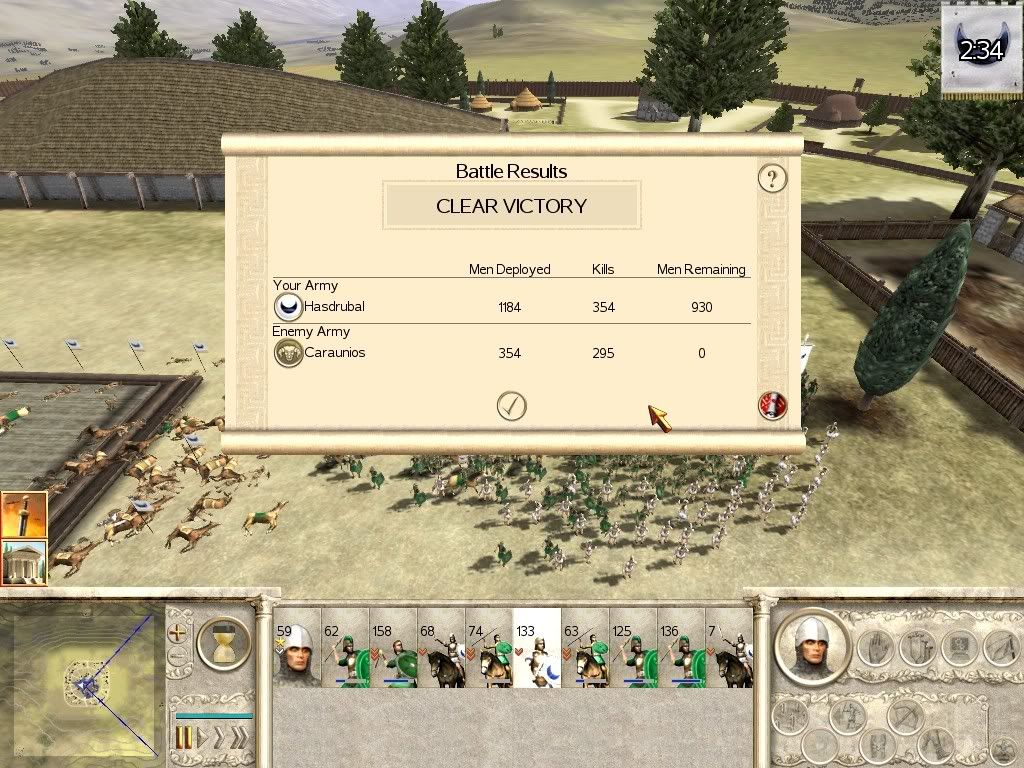This screenshot has height=768, width=1024.
Task: Confirm battle results with the checkmark button
Action: coord(511,405)
